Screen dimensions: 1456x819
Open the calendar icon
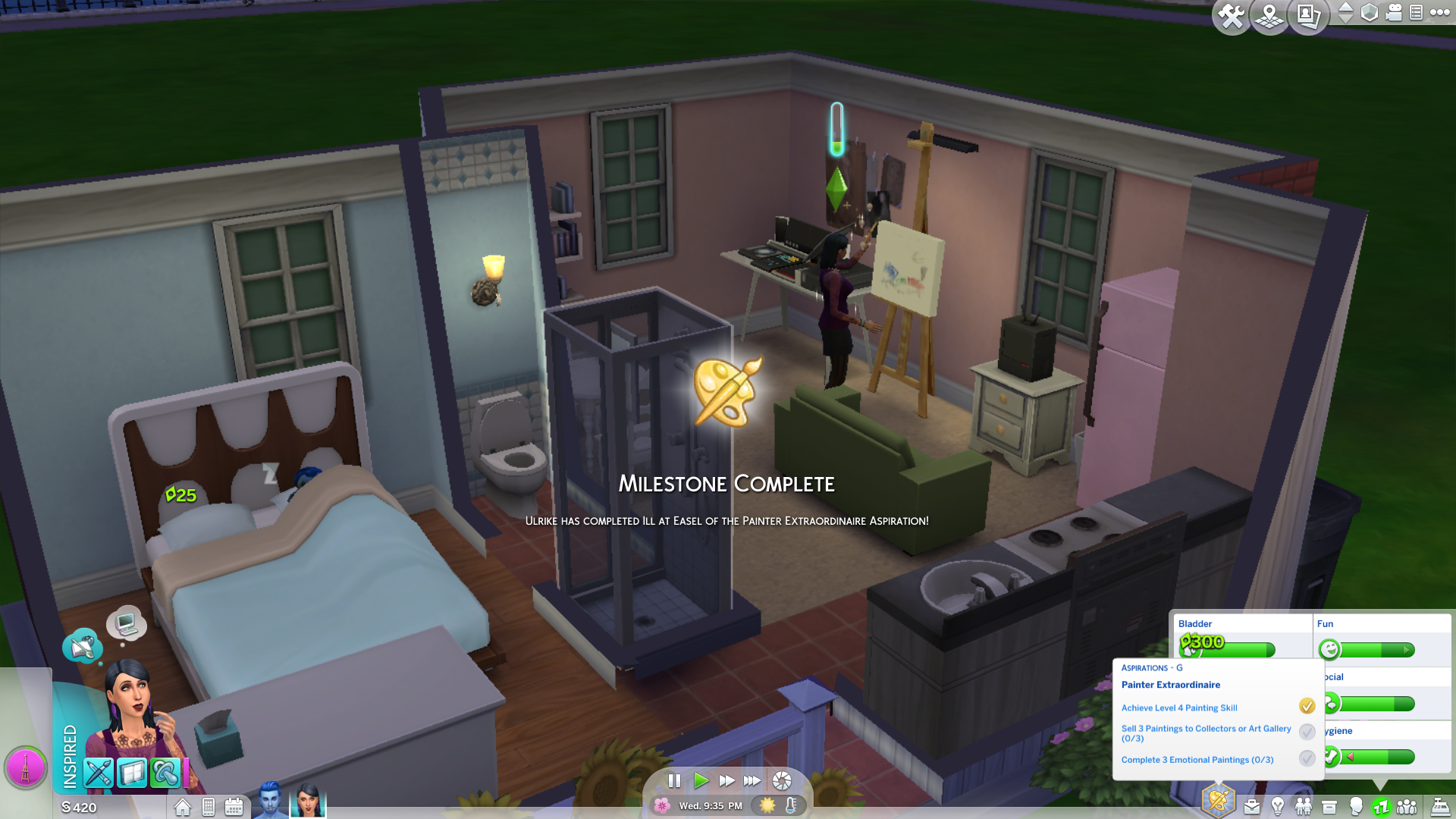point(234,807)
